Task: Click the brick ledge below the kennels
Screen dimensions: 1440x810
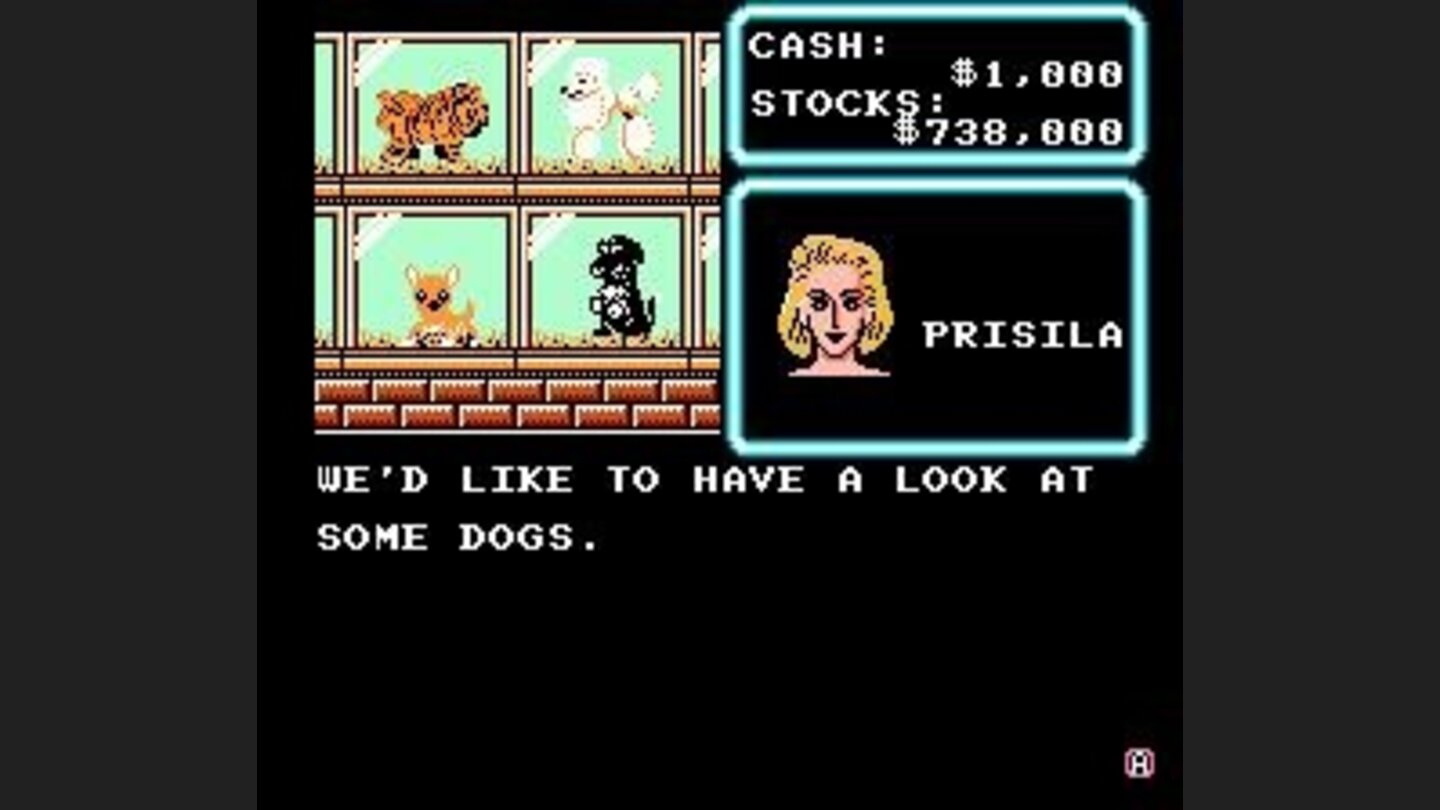Action: [x=520, y=400]
